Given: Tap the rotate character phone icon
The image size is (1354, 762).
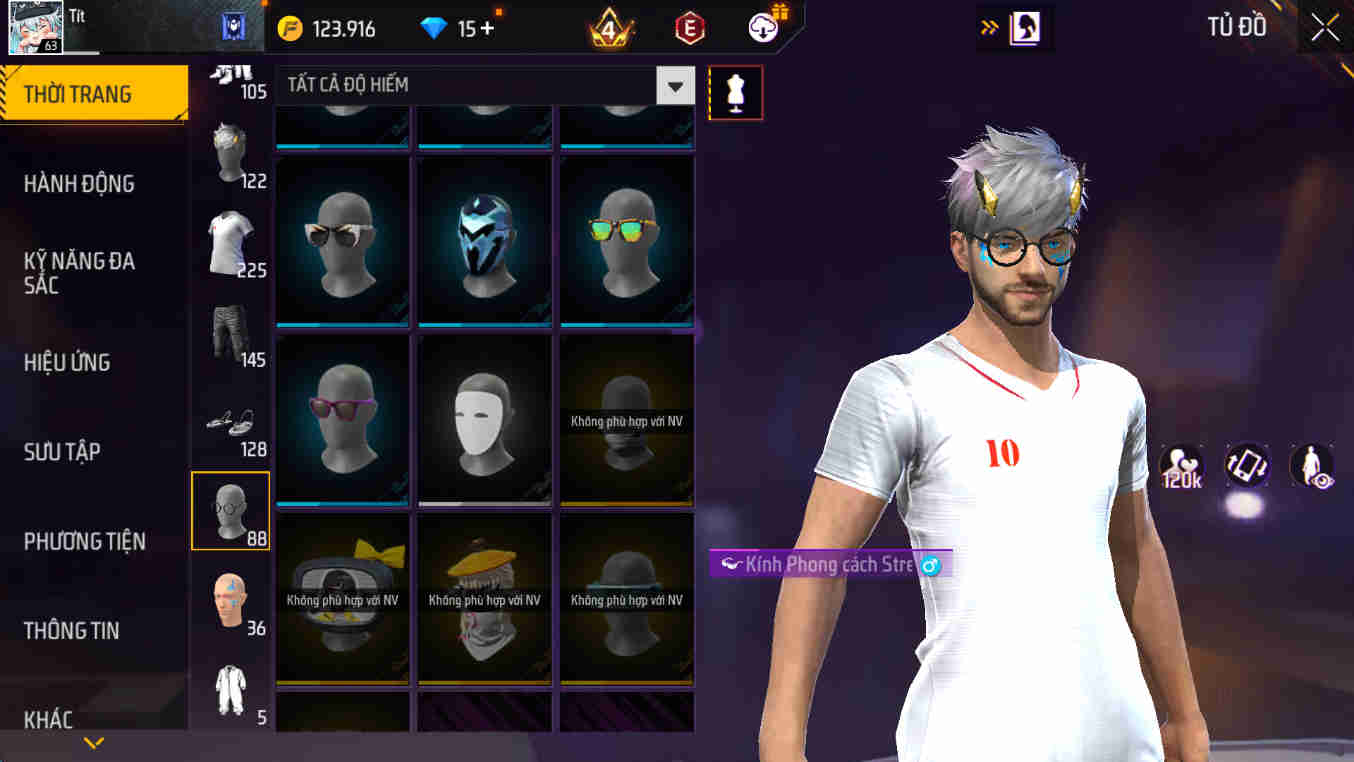Looking at the screenshot, I should coord(1247,466).
